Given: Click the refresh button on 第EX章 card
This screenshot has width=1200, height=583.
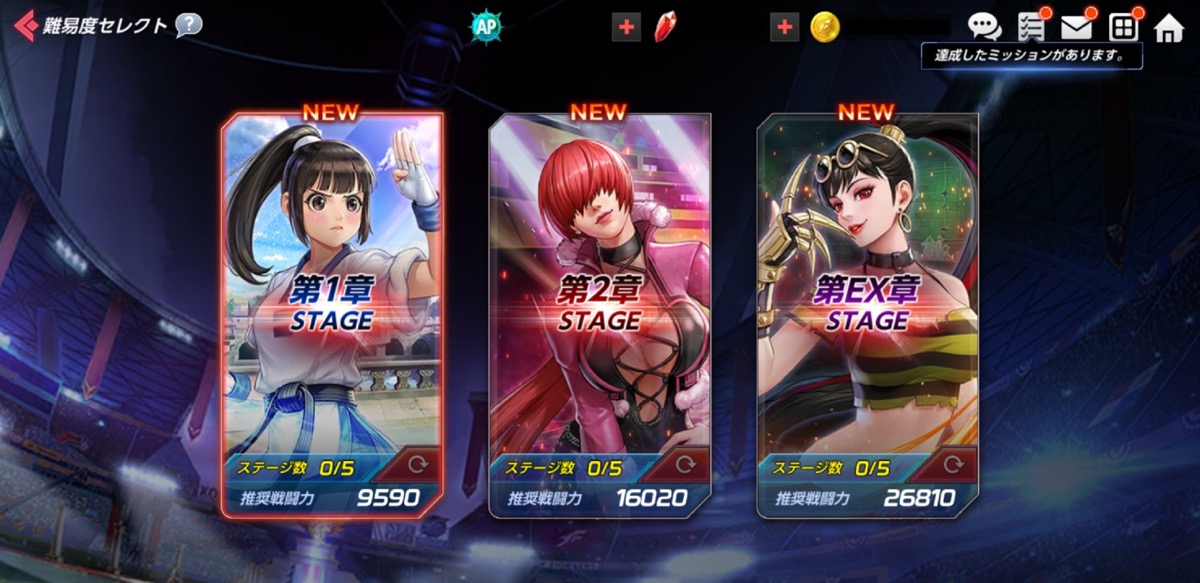Looking at the screenshot, I should point(953,465).
